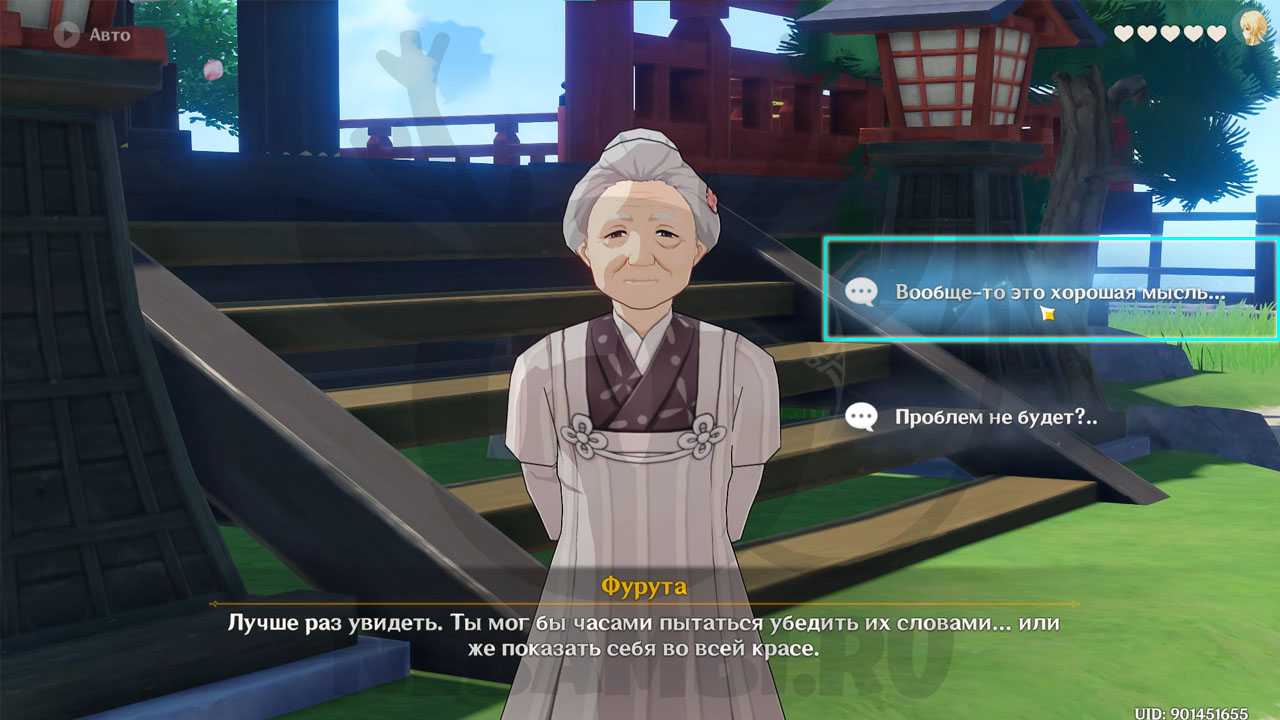Click the blonde character portrait icon
The height and width of the screenshot is (720, 1280).
[x=1251, y=29]
